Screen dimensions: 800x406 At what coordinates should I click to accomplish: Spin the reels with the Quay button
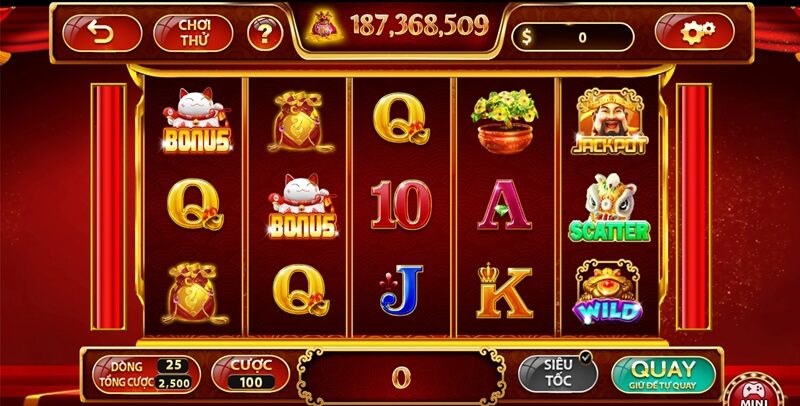pyautogui.click(x=664, y=373)
